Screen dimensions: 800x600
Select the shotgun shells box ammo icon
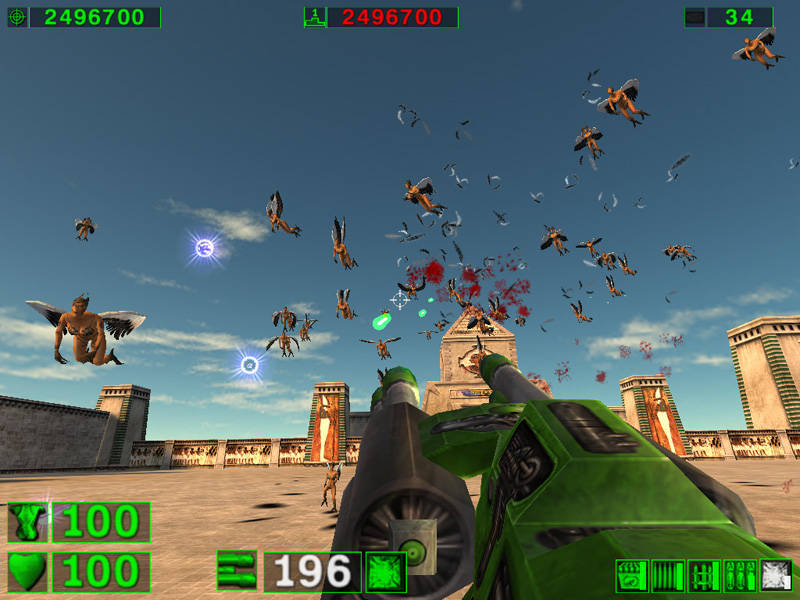631,576
